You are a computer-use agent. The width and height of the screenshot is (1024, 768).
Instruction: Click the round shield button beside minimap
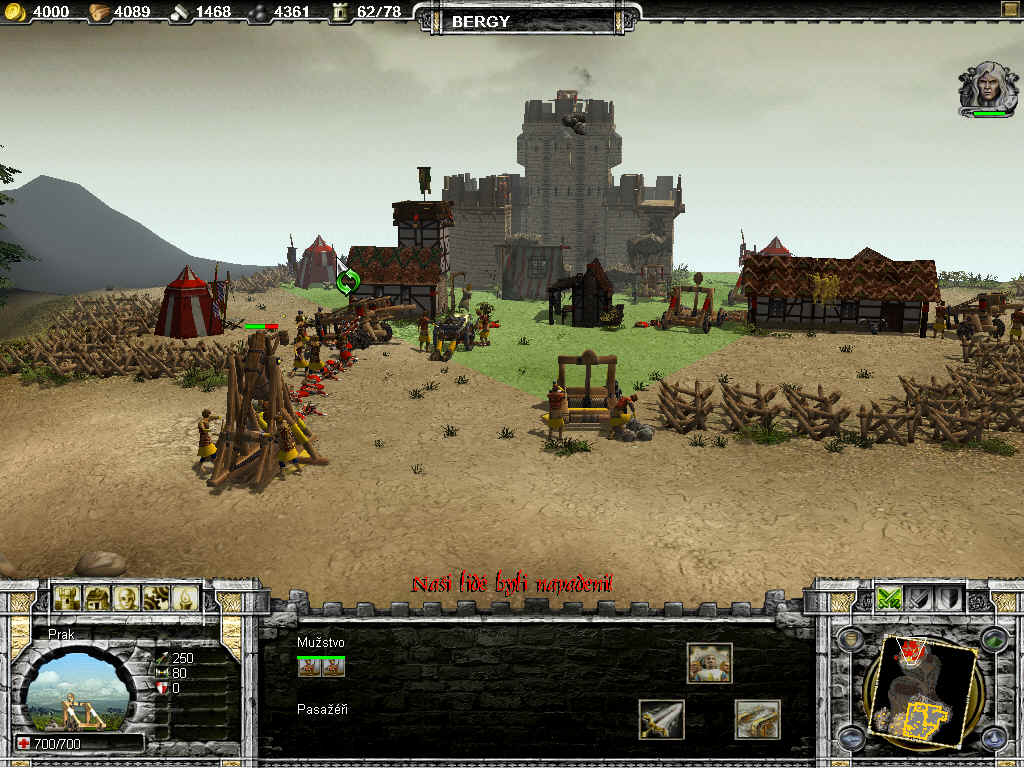pos(851,640)
